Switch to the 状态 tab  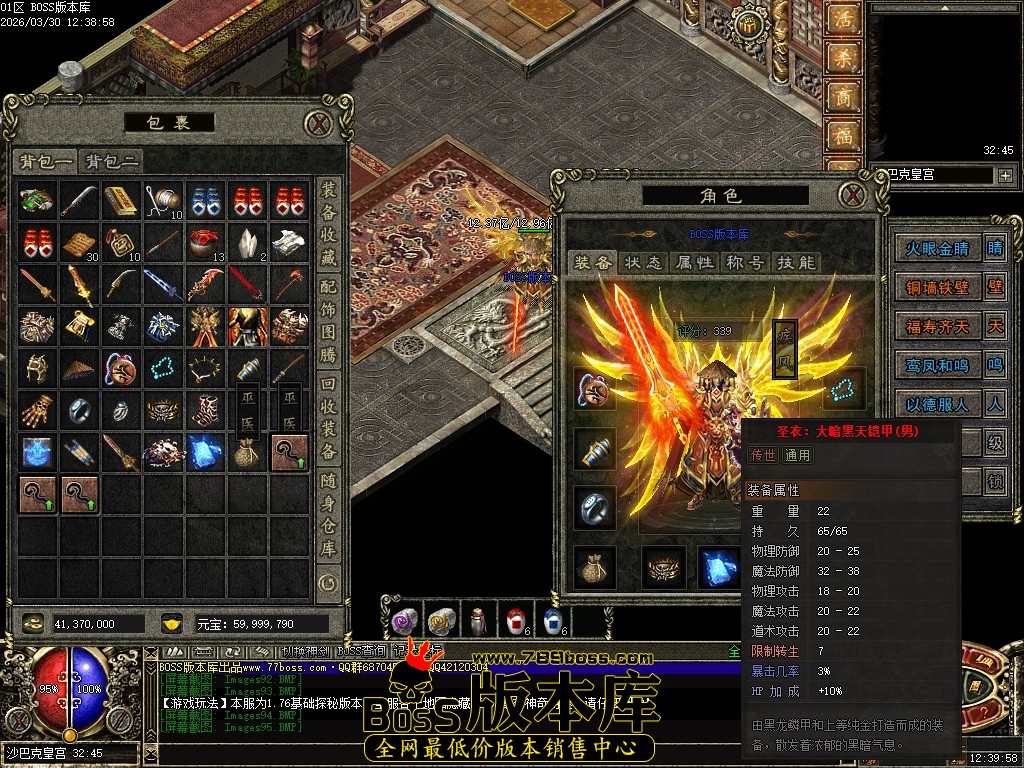(x=643, y=262)
